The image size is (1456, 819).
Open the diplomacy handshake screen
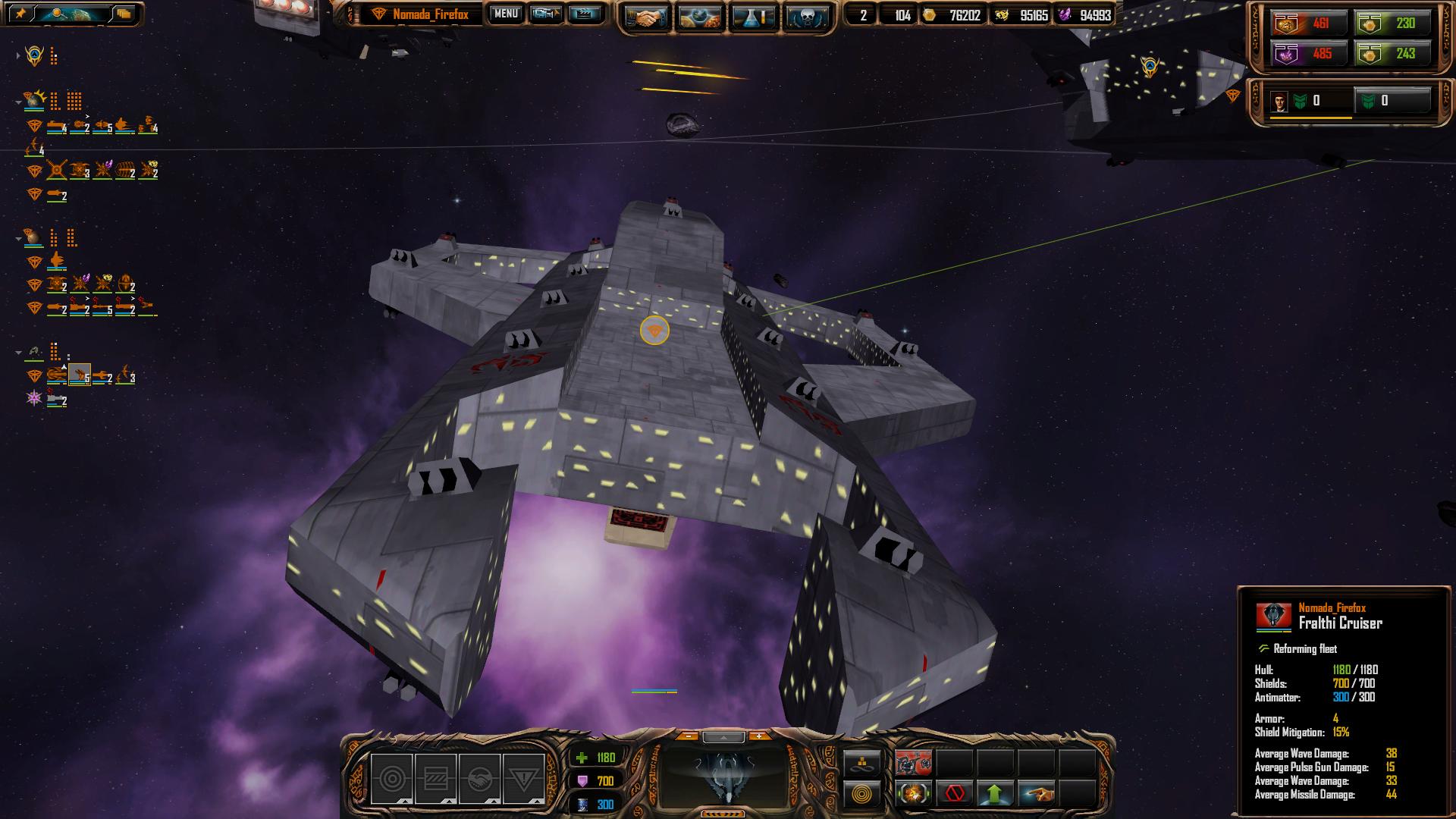pyautogui.click(x=645, y=17)
